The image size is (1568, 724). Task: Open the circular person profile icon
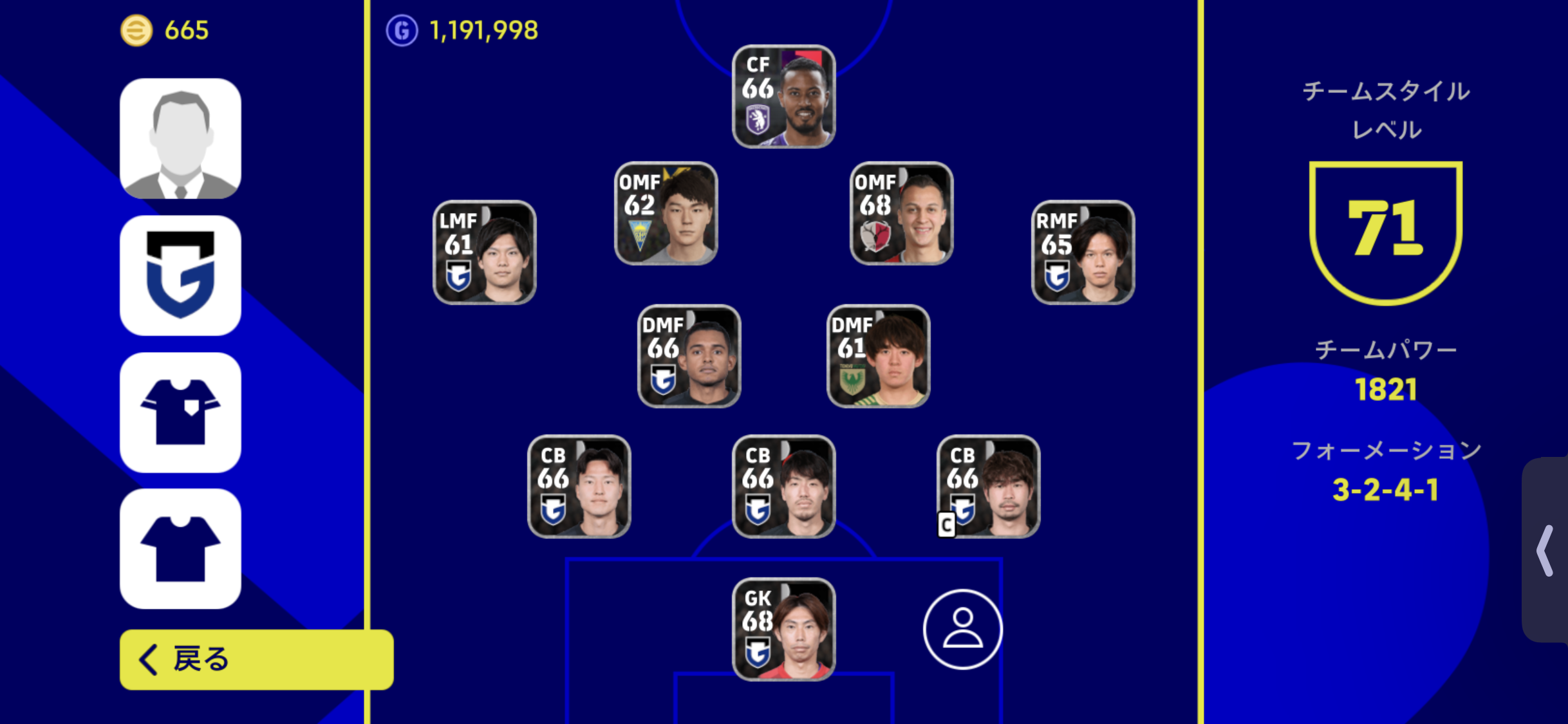(962, 629)
